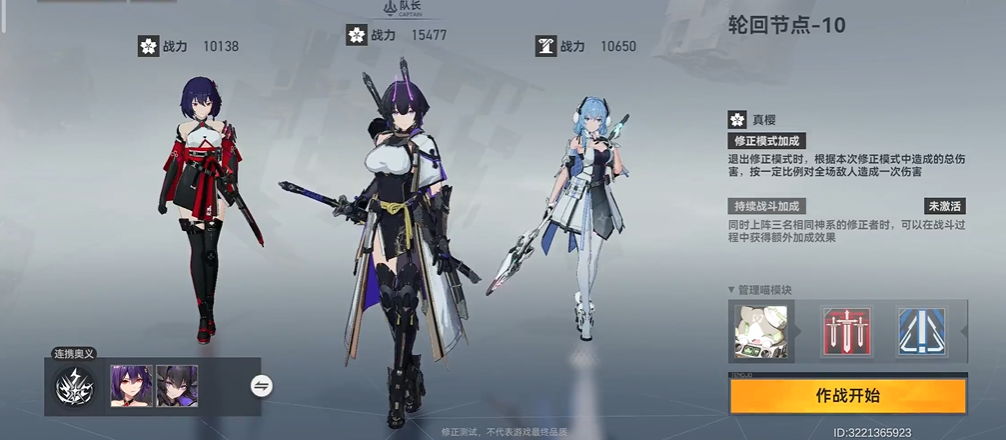Viewport: 1006px width, 440px height.
Task: Click the swap arrows button
Action: [262, 385]
